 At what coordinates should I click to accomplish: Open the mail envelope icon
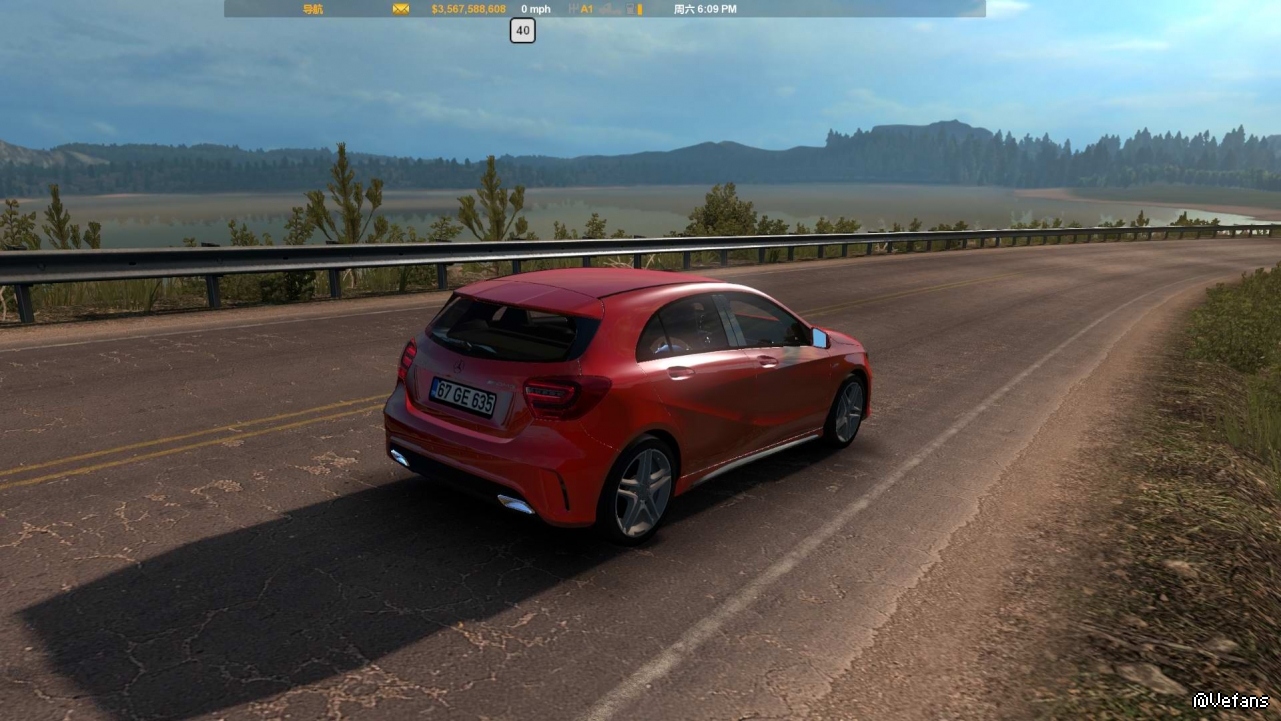pos(401,9)
